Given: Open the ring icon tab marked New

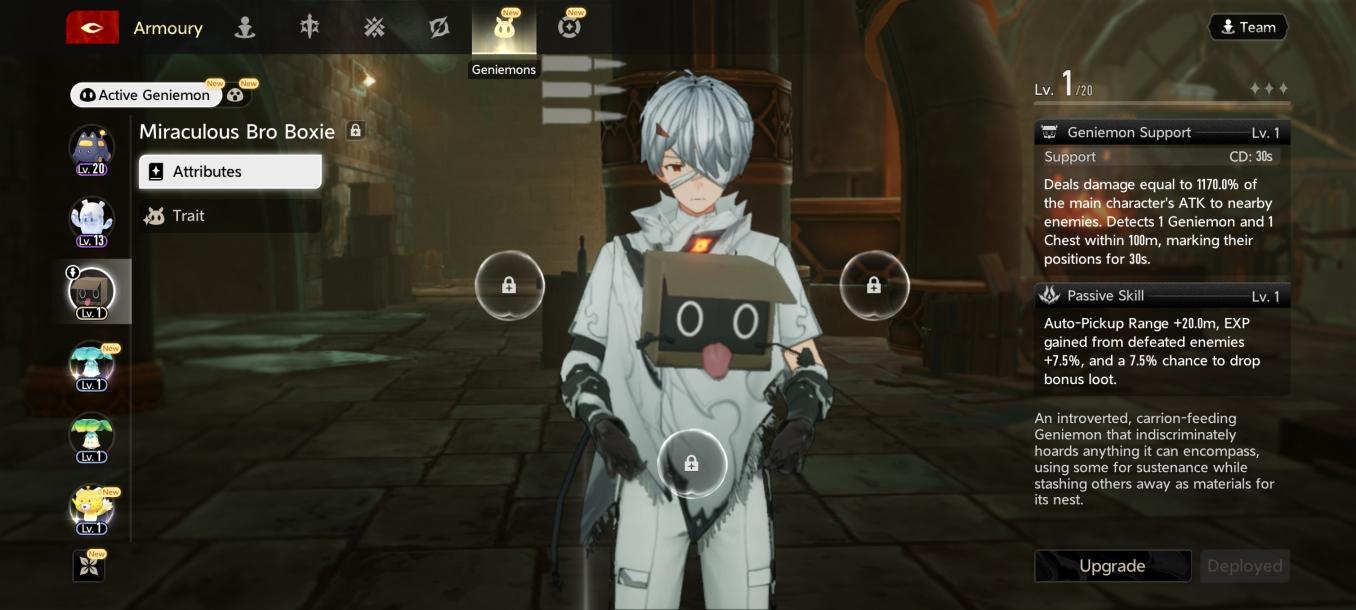Looking at the screenshot, I should (x=569, y=28).
